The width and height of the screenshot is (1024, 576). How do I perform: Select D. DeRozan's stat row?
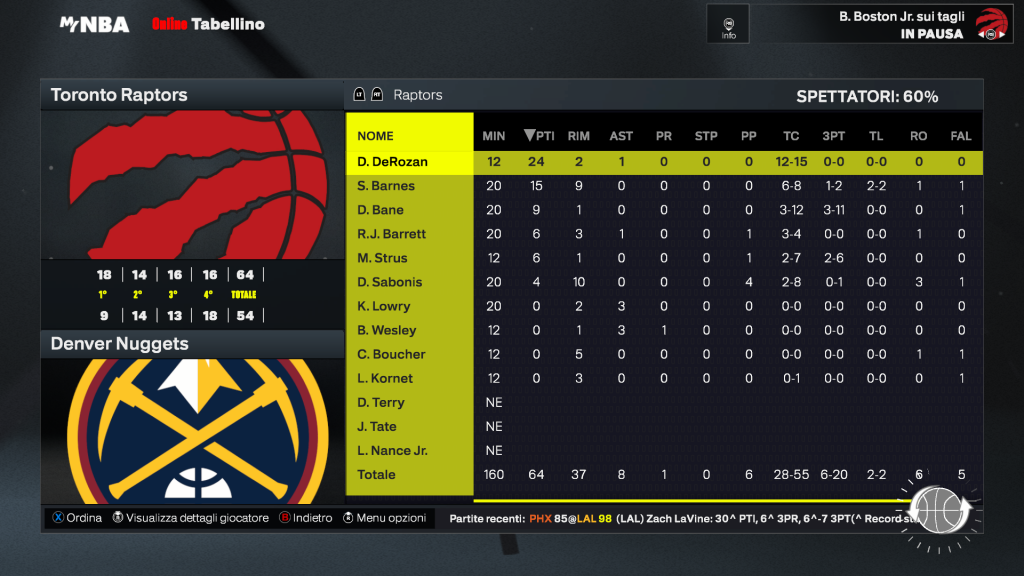pyautogui.click(x=392, y=162)
